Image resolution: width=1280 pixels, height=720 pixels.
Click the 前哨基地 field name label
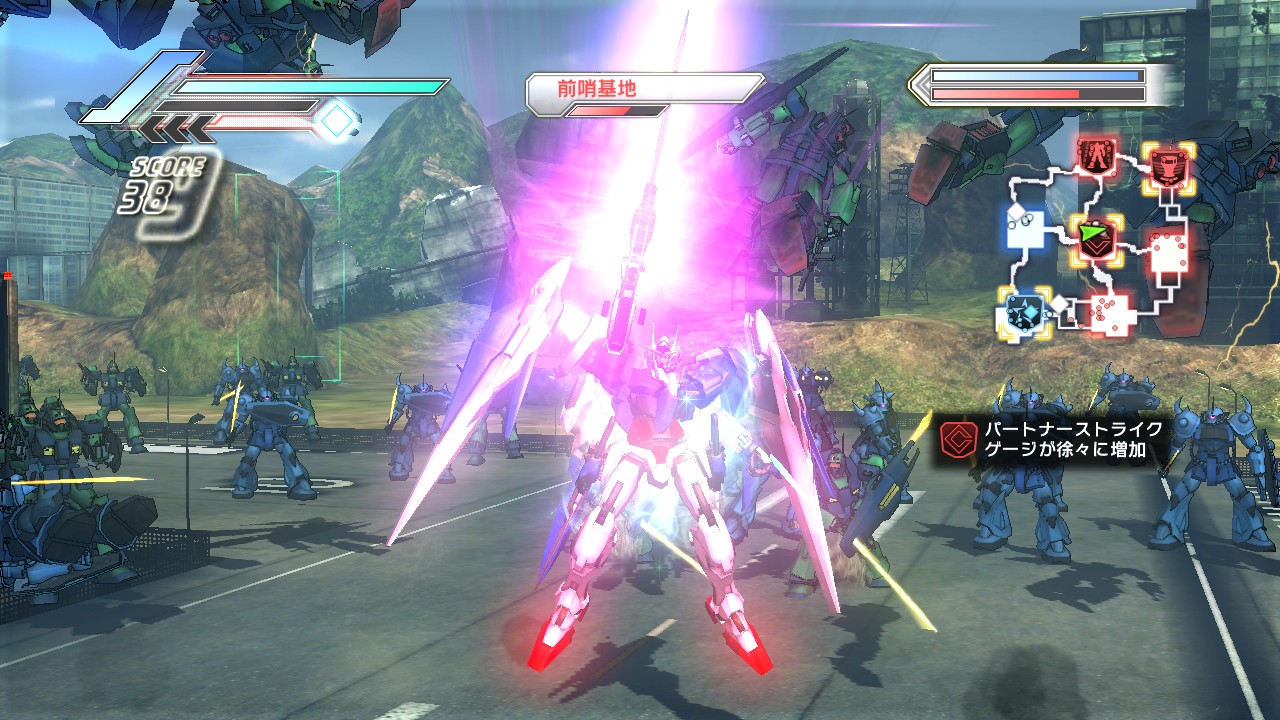coord(598,88)
